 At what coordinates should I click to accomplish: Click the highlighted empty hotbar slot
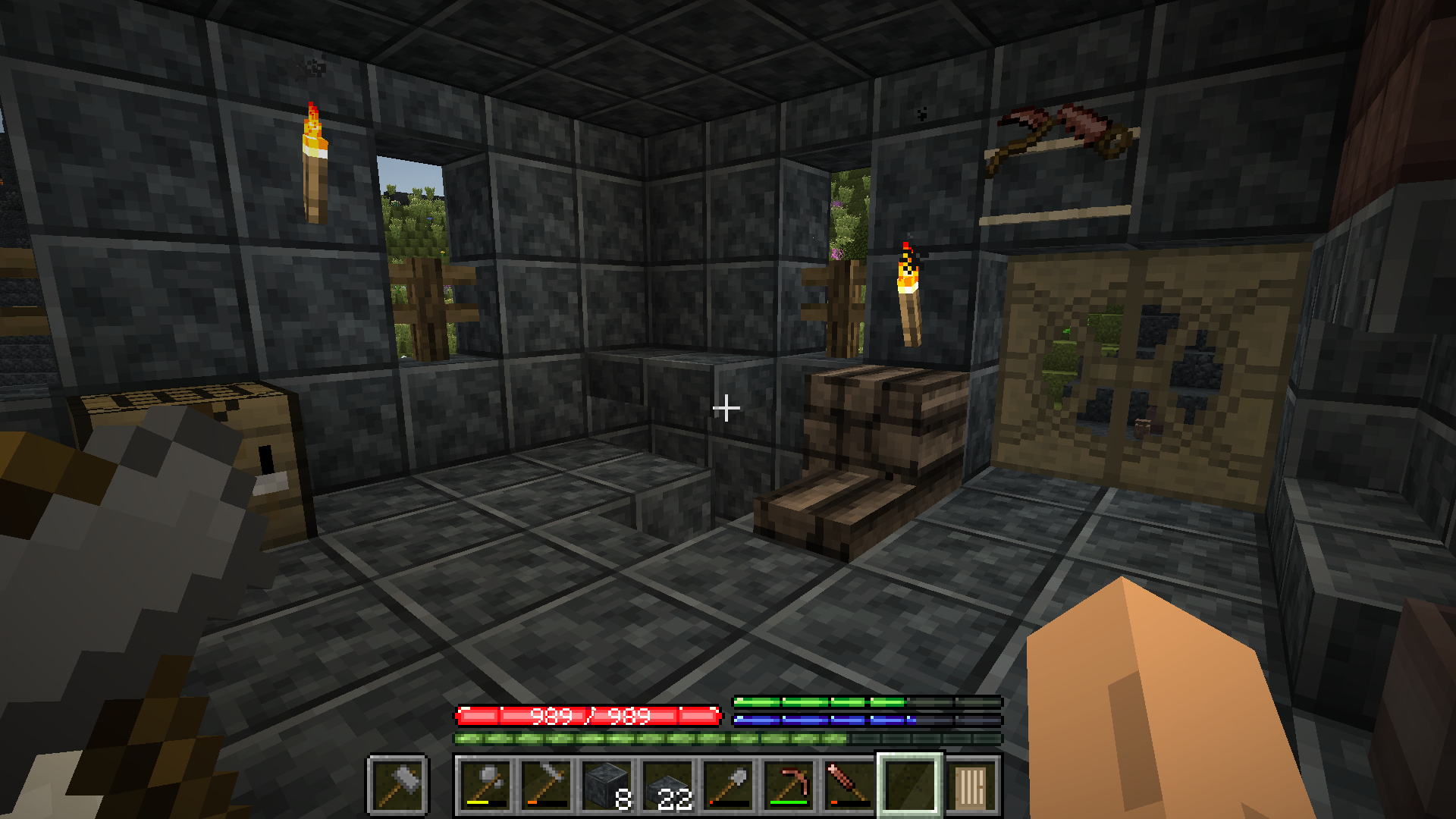coord(910,785)
